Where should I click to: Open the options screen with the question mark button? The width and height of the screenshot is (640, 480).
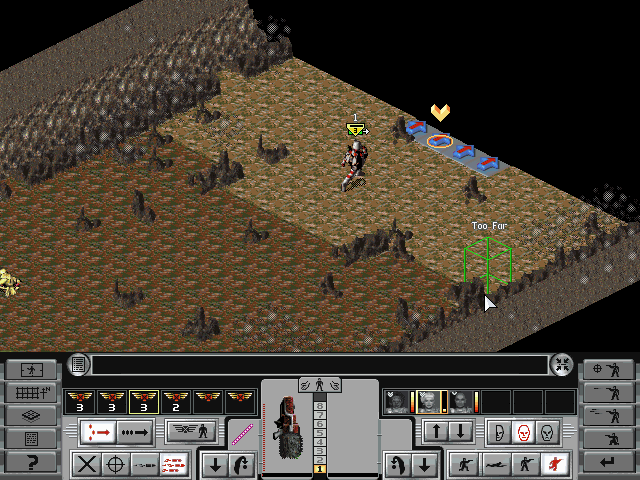coord(30,462)
